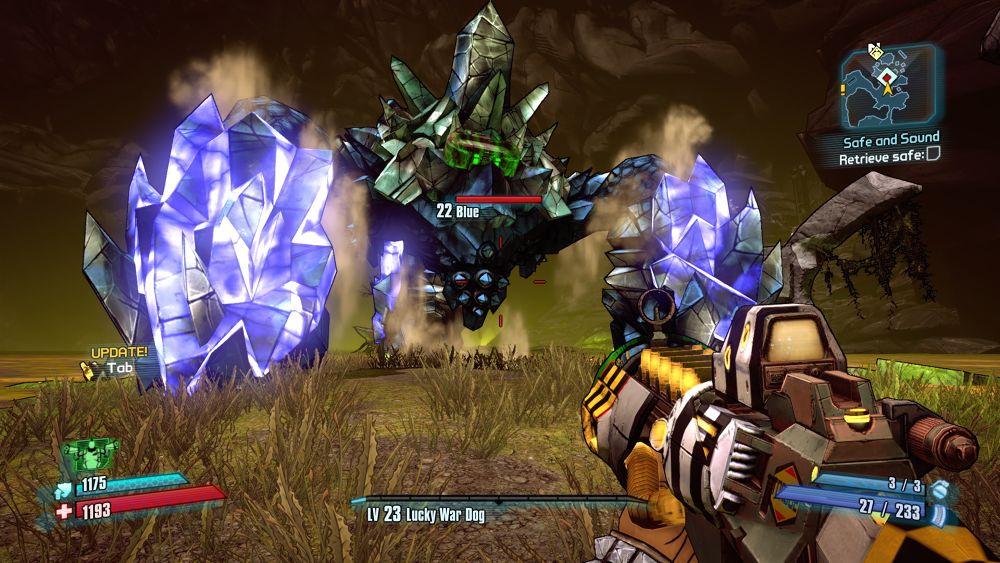The width and height of the screenshot is (1000, 563).
Task: Click the minimap
Action: point(888,86)
